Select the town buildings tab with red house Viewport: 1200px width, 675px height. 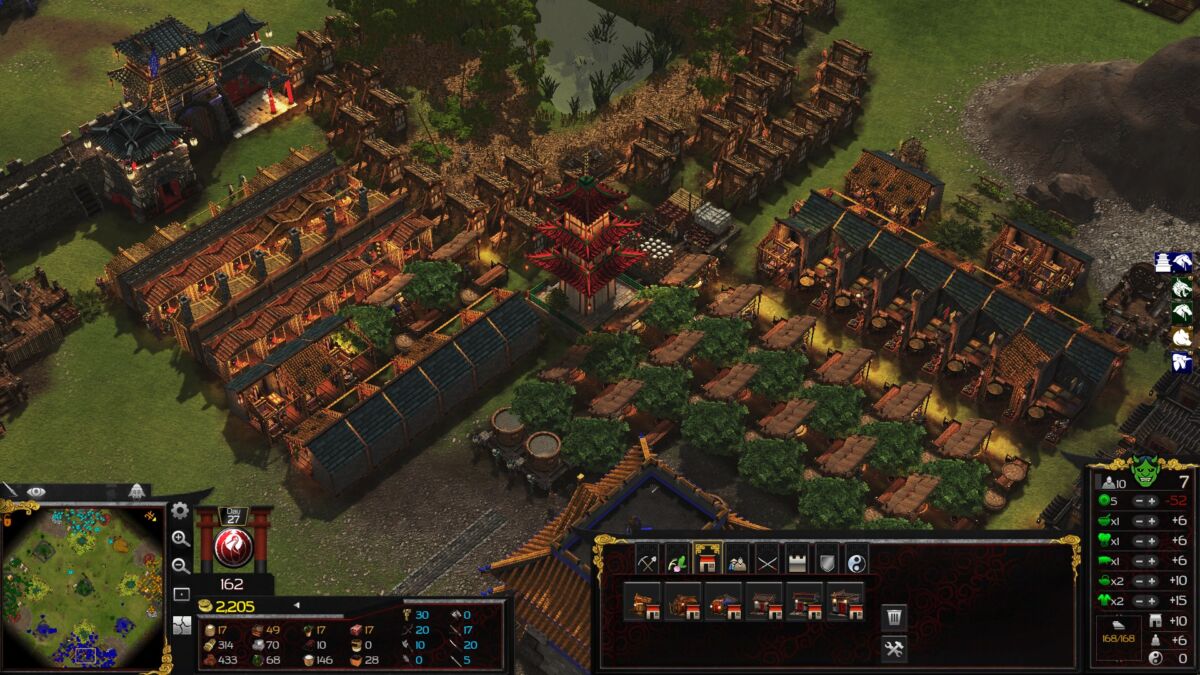[x=708, y=559]
